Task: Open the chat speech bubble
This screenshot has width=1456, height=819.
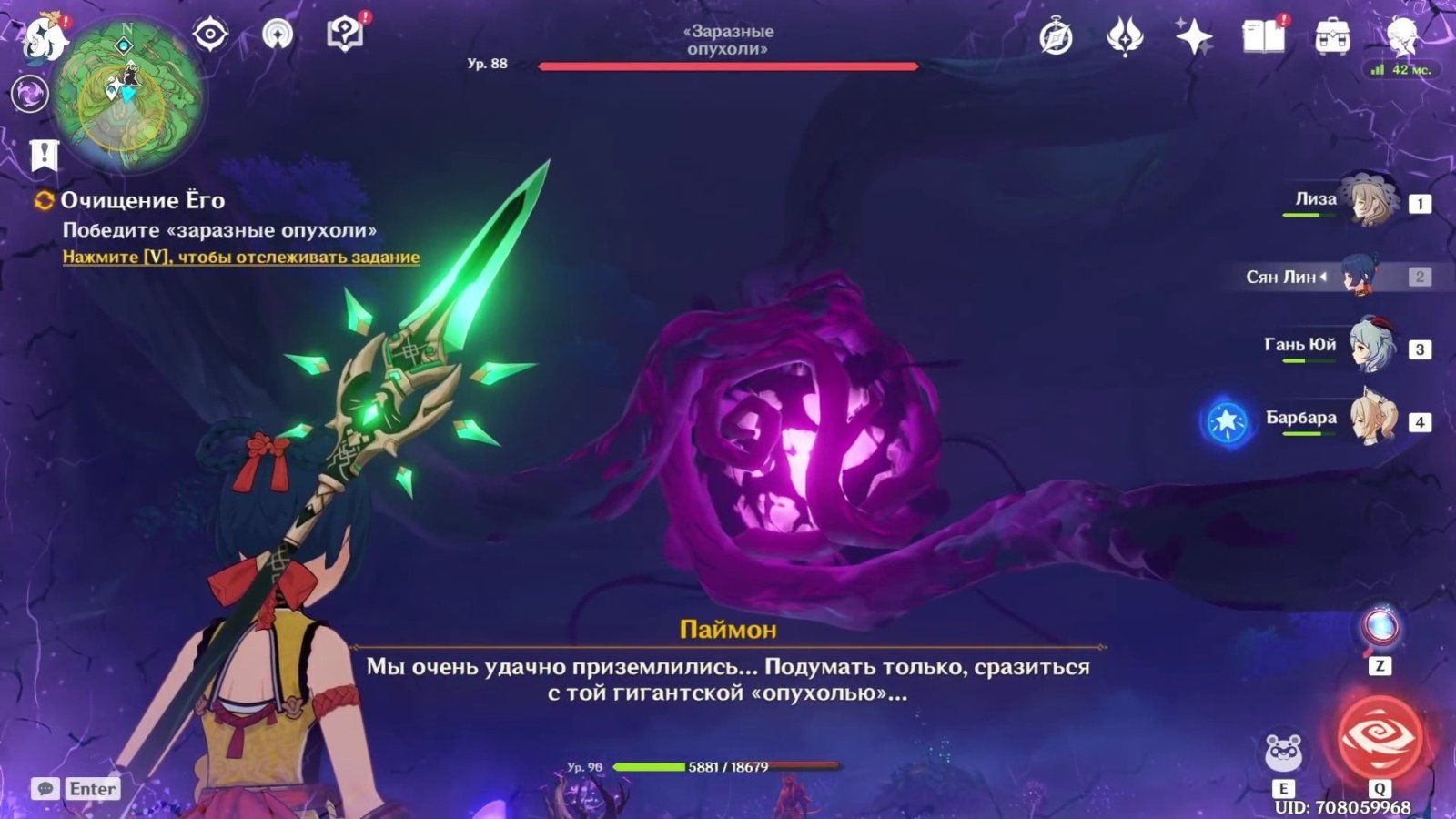Action: pyautogui.click(x=45, y=788)
